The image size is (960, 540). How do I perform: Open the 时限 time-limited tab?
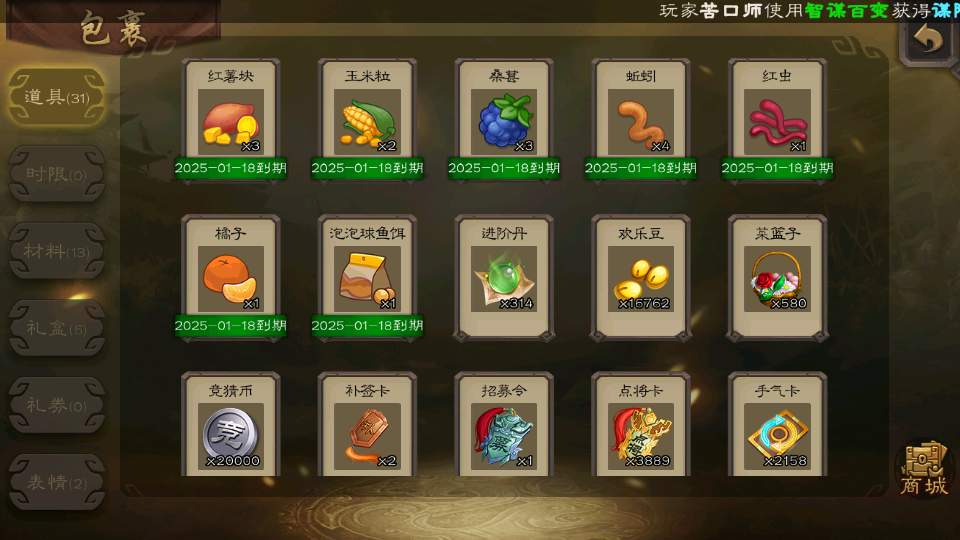tap(56, 174)
